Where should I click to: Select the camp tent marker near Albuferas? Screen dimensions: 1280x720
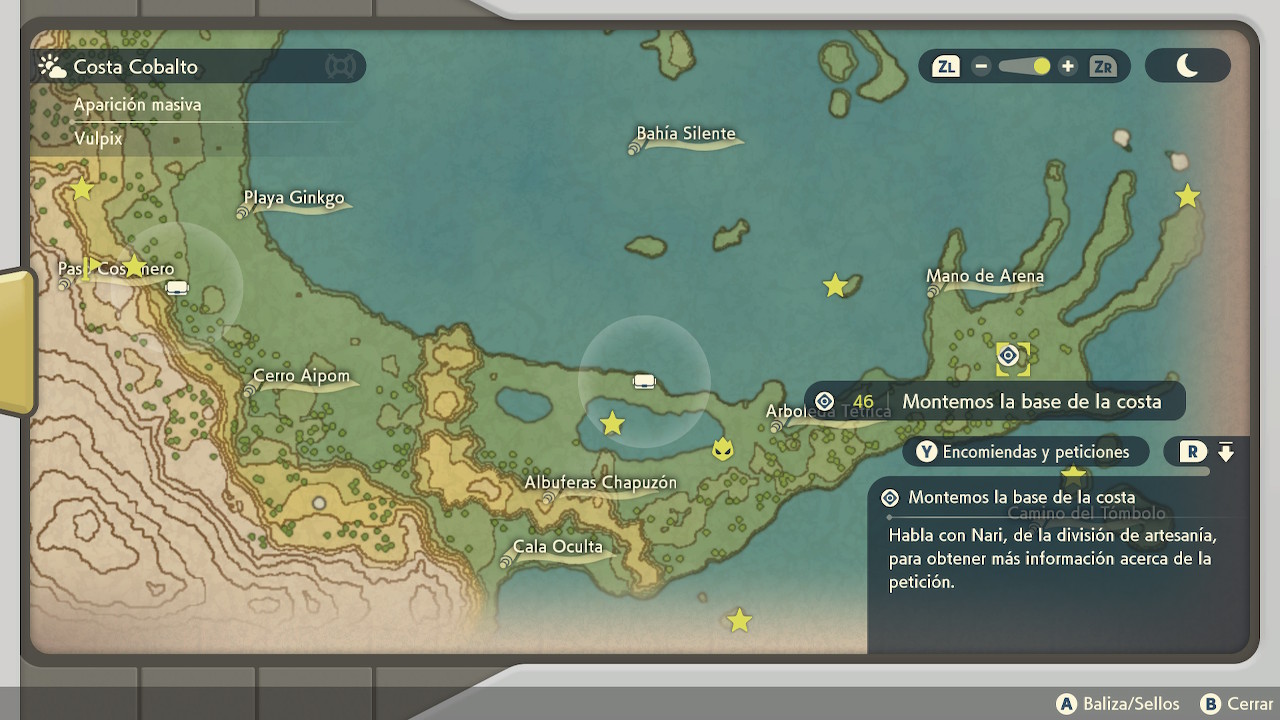644,381
